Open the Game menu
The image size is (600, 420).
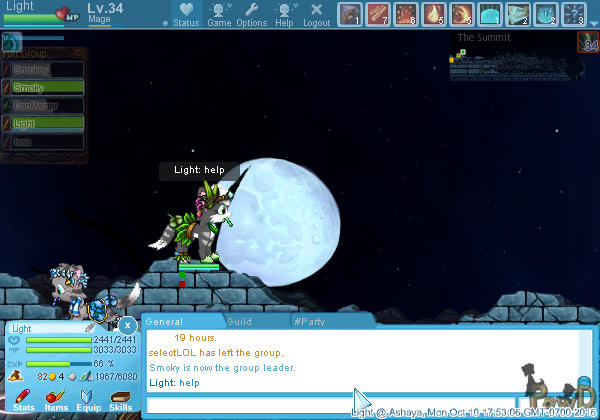point(219,14)
